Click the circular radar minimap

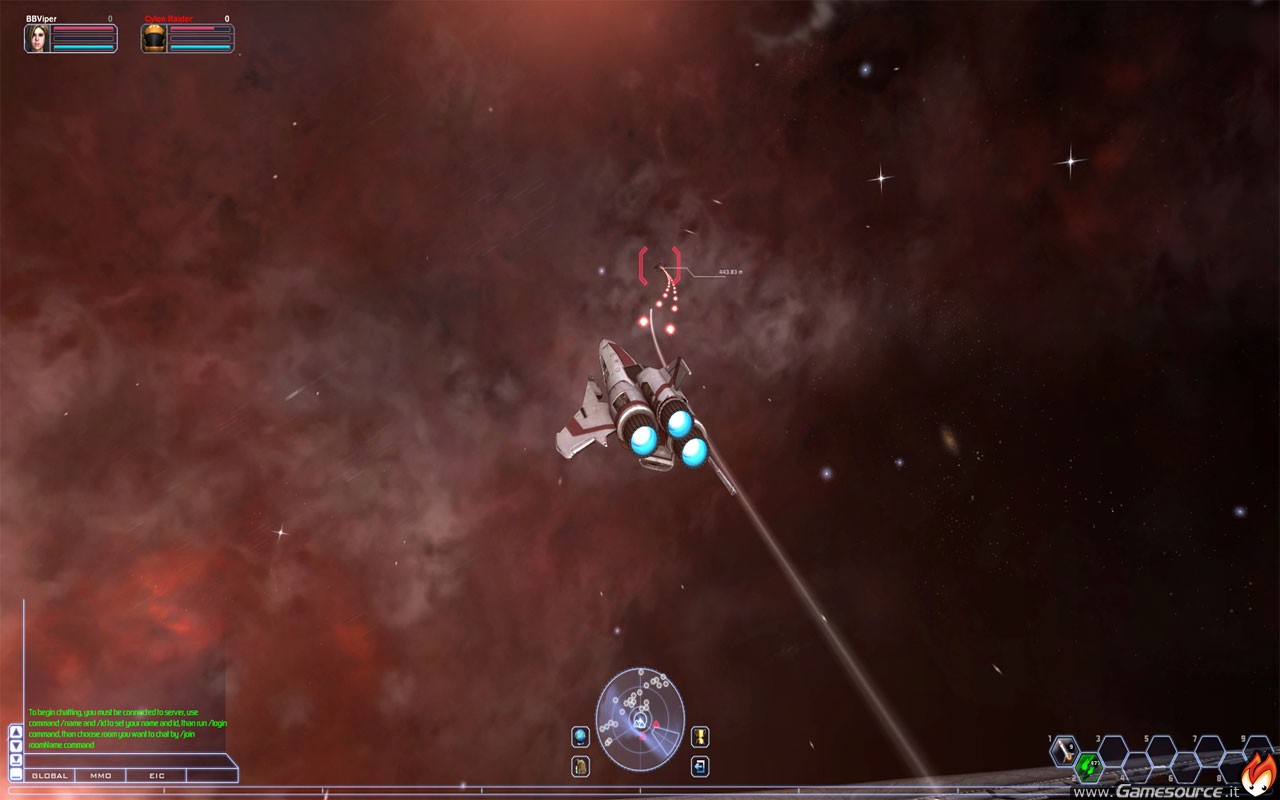pos(640,718)
